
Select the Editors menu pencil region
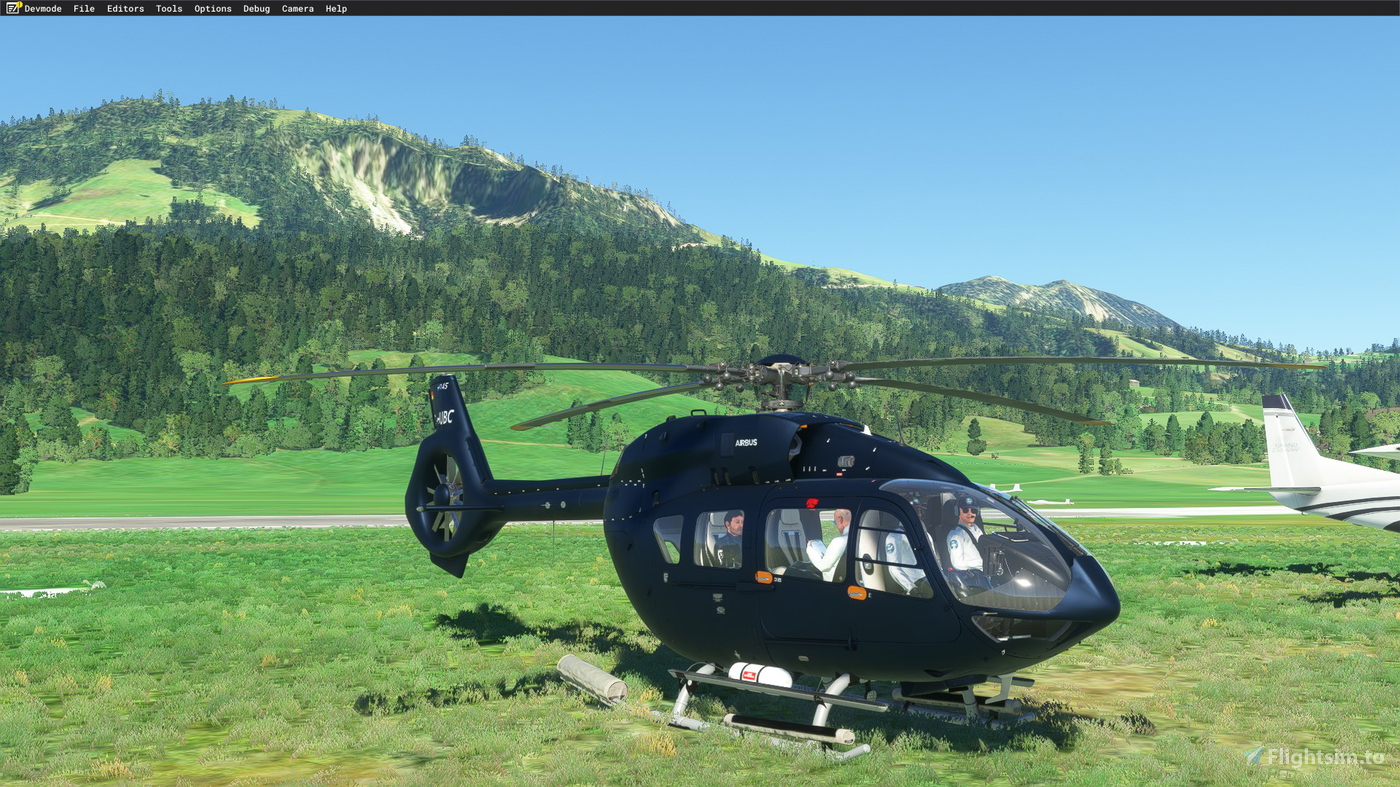125,8
